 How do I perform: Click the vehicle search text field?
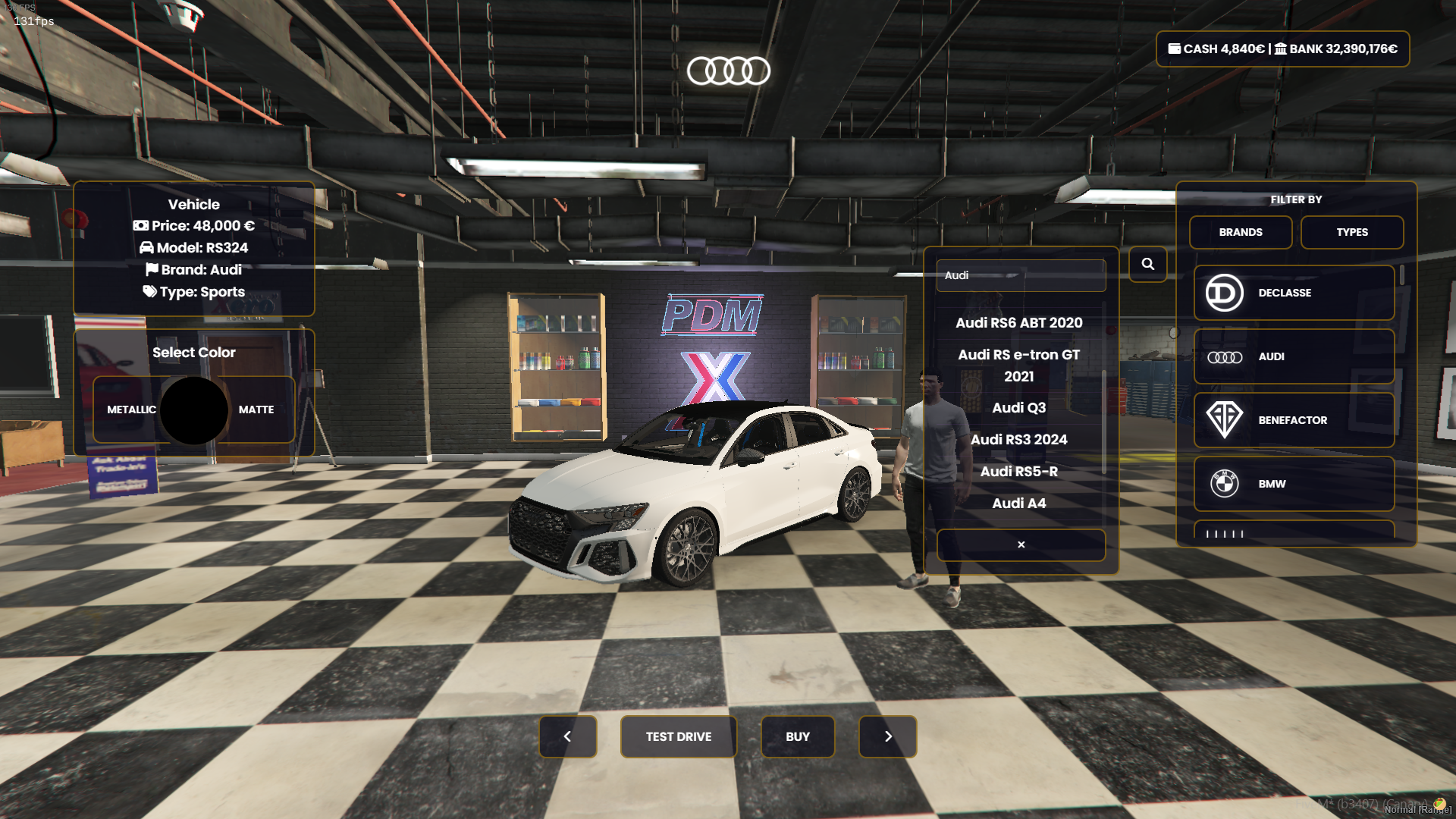click(1020, 275)
